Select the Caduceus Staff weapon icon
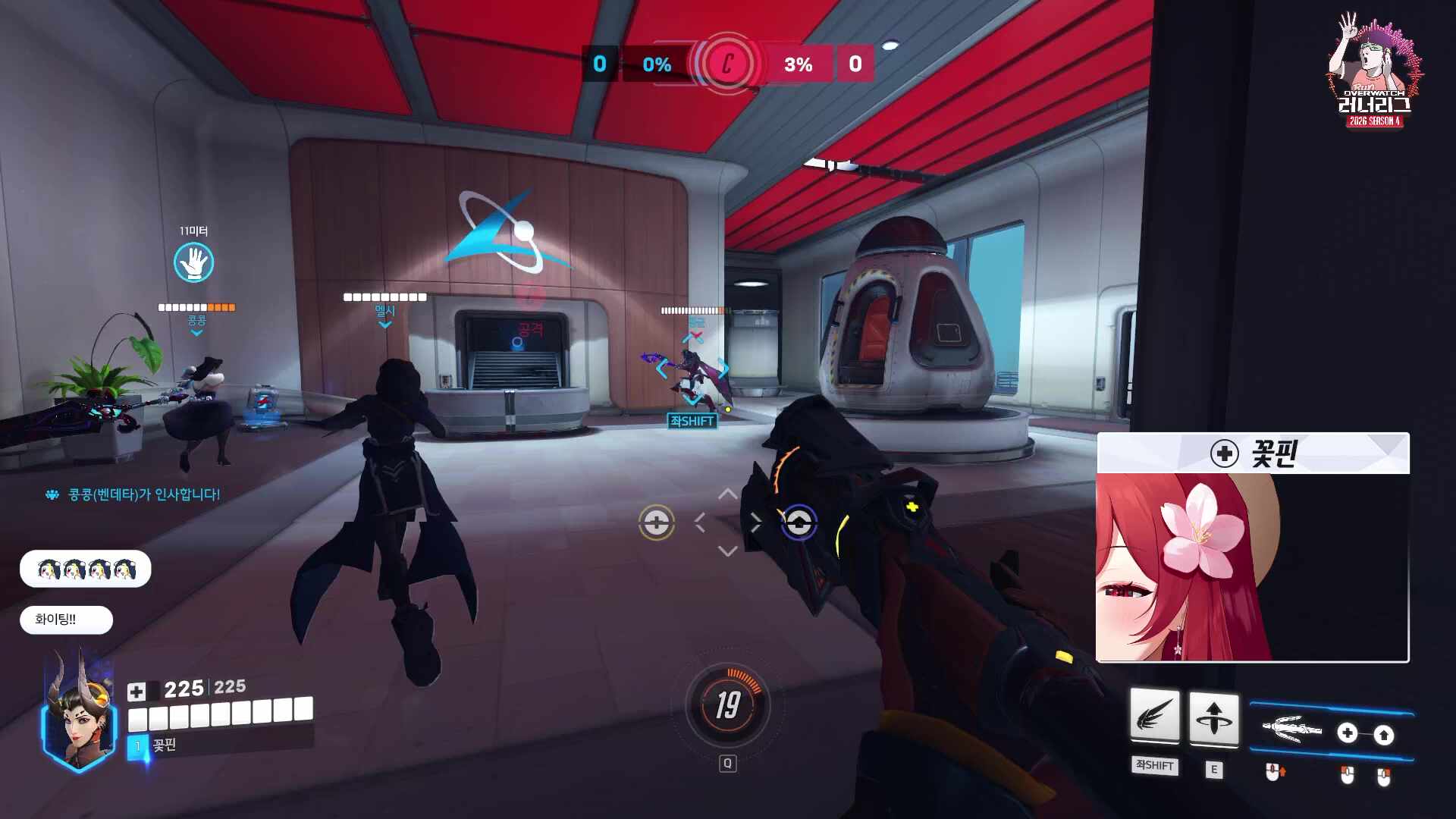Image resolution: width=1456 pixels, height=819 pixels. [x=1291, y=730]
